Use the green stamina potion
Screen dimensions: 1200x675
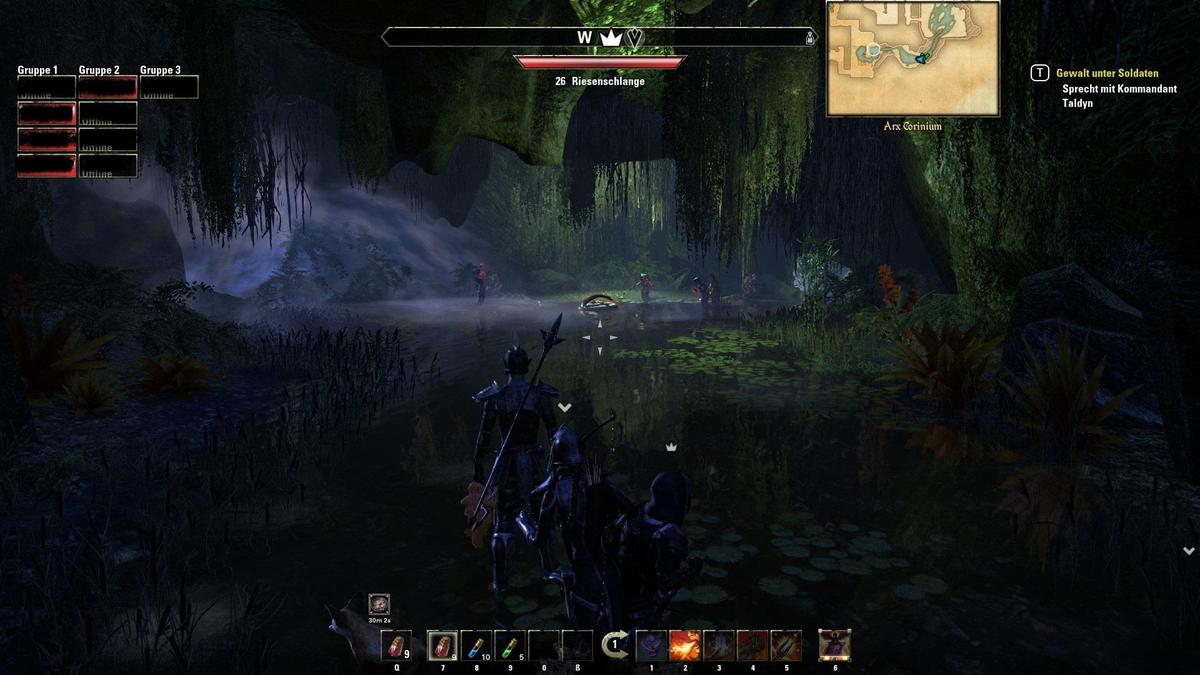(510, 646)
